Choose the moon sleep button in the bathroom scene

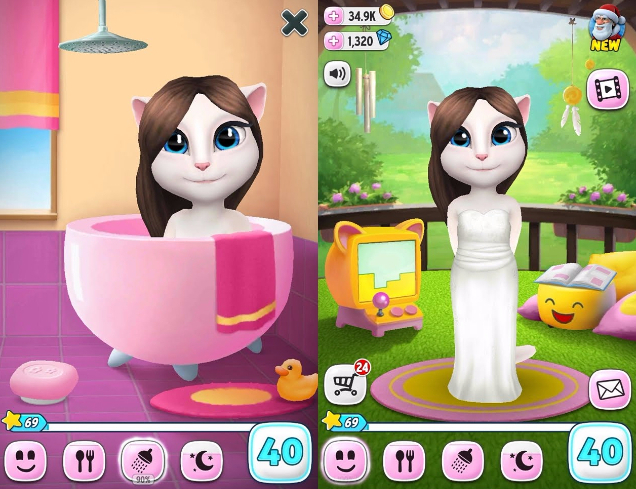pos(201,459)
